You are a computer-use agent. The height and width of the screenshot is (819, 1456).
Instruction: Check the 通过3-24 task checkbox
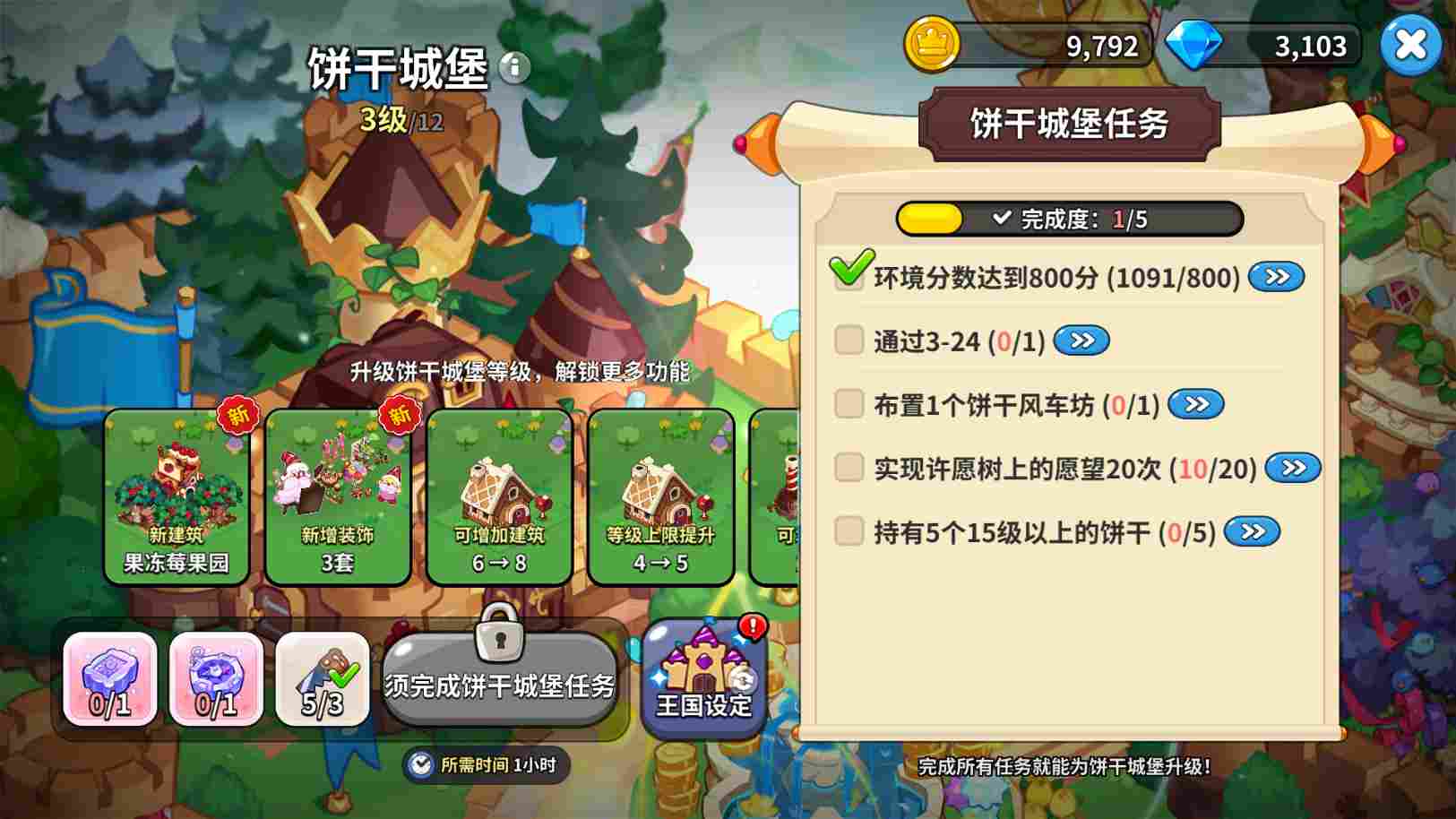tap(847, 341)
